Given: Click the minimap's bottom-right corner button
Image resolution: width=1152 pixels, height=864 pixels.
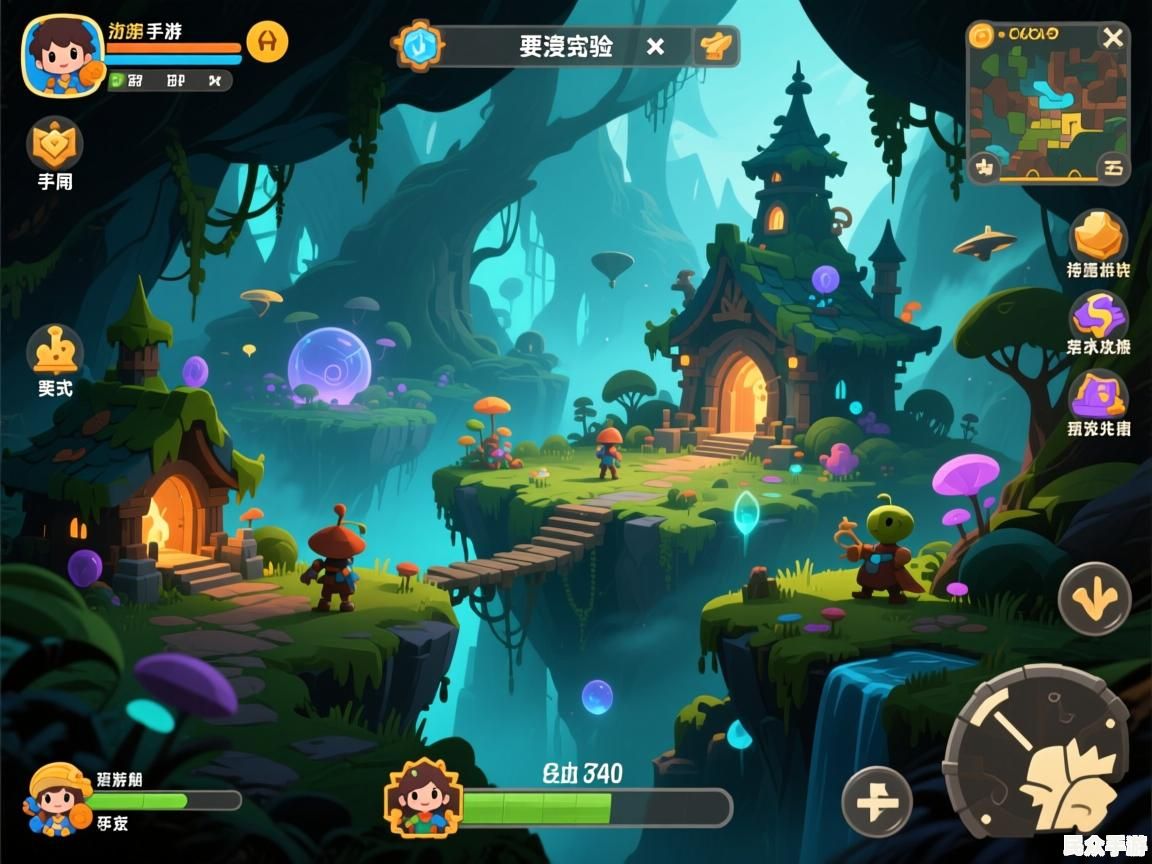Looking at the screenshot, I should pos(1112,168).
